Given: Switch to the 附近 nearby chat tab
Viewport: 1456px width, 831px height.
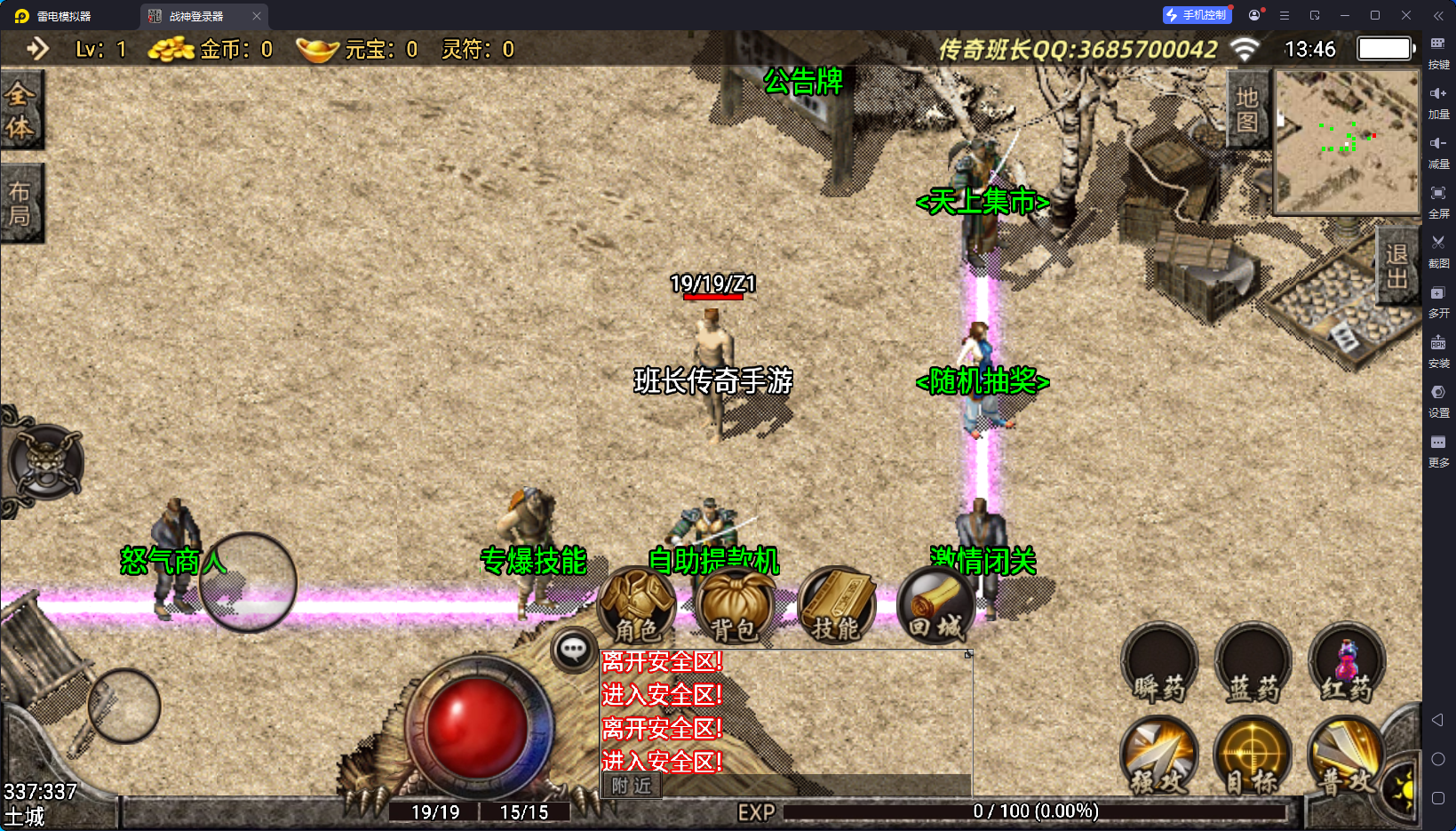Looking at the screenshot, I should click(x=631, y=787).
